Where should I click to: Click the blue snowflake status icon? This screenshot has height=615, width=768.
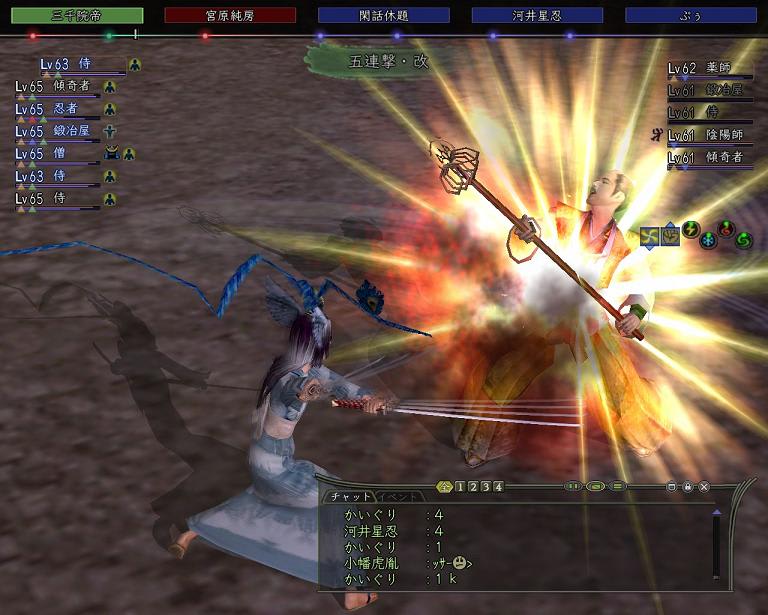pos(708,241)
